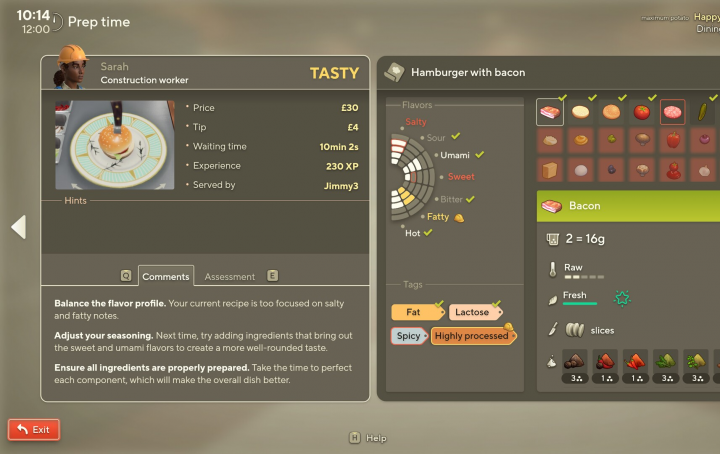Click the Lactose tag

(x=473, y=312)
